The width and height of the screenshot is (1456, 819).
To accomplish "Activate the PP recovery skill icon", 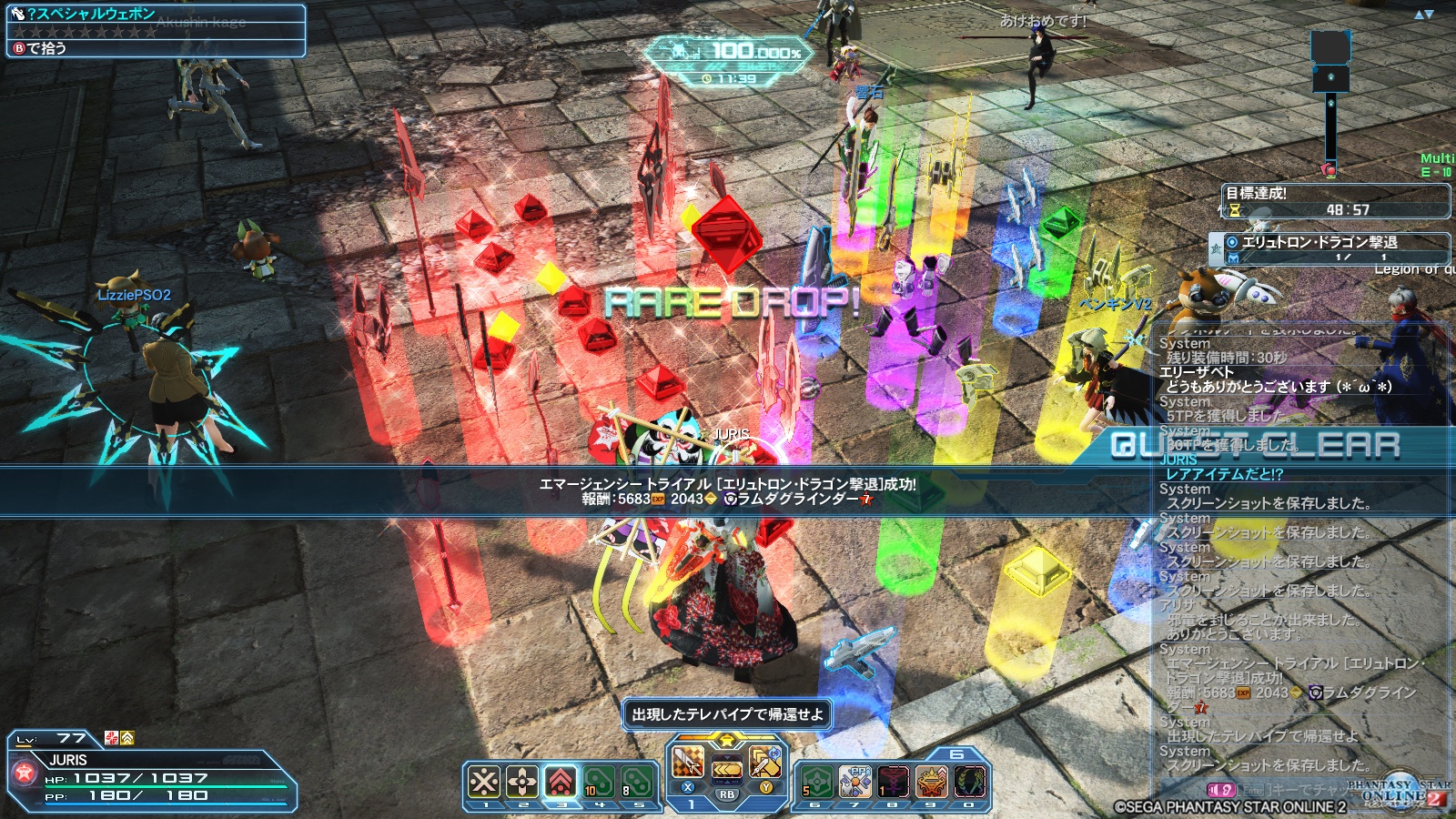I will pos(855,781).
